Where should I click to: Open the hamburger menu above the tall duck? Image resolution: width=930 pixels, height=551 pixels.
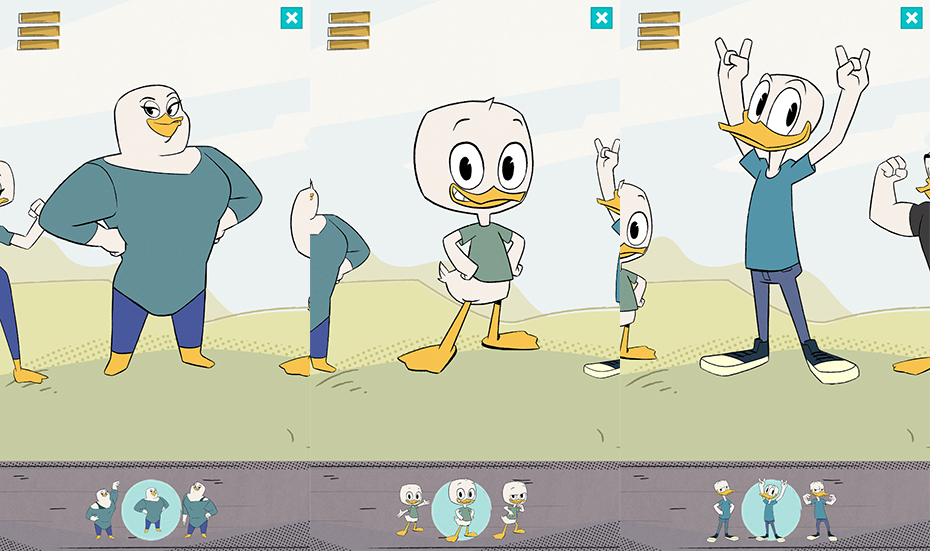(659, 31)
